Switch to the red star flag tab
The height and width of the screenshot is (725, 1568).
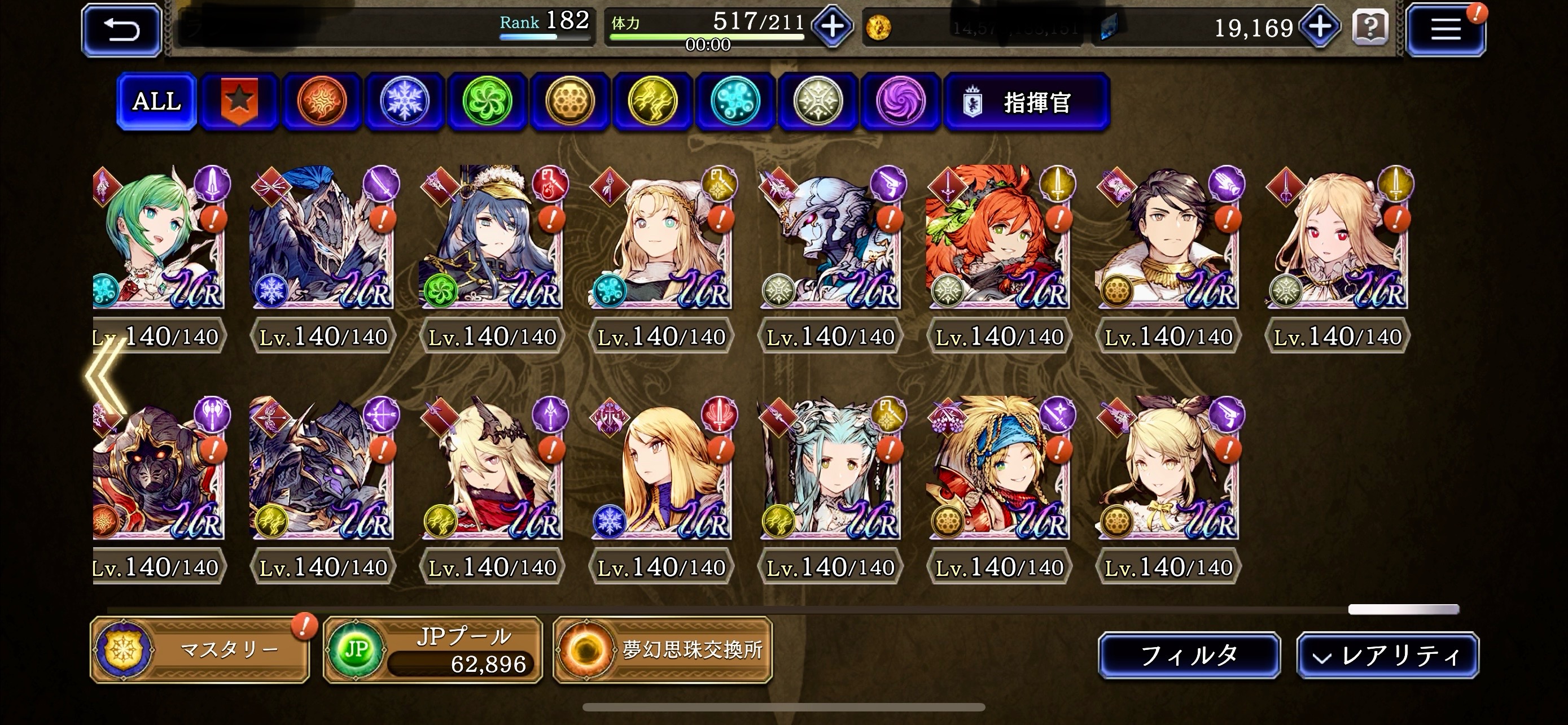click(x=239, y=101)
